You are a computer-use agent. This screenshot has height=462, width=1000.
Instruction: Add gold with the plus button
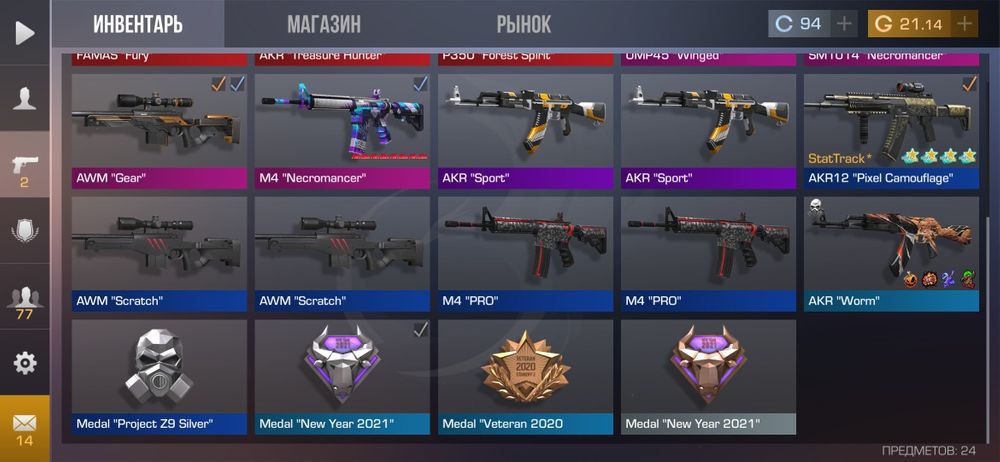(x=964, y=24)
